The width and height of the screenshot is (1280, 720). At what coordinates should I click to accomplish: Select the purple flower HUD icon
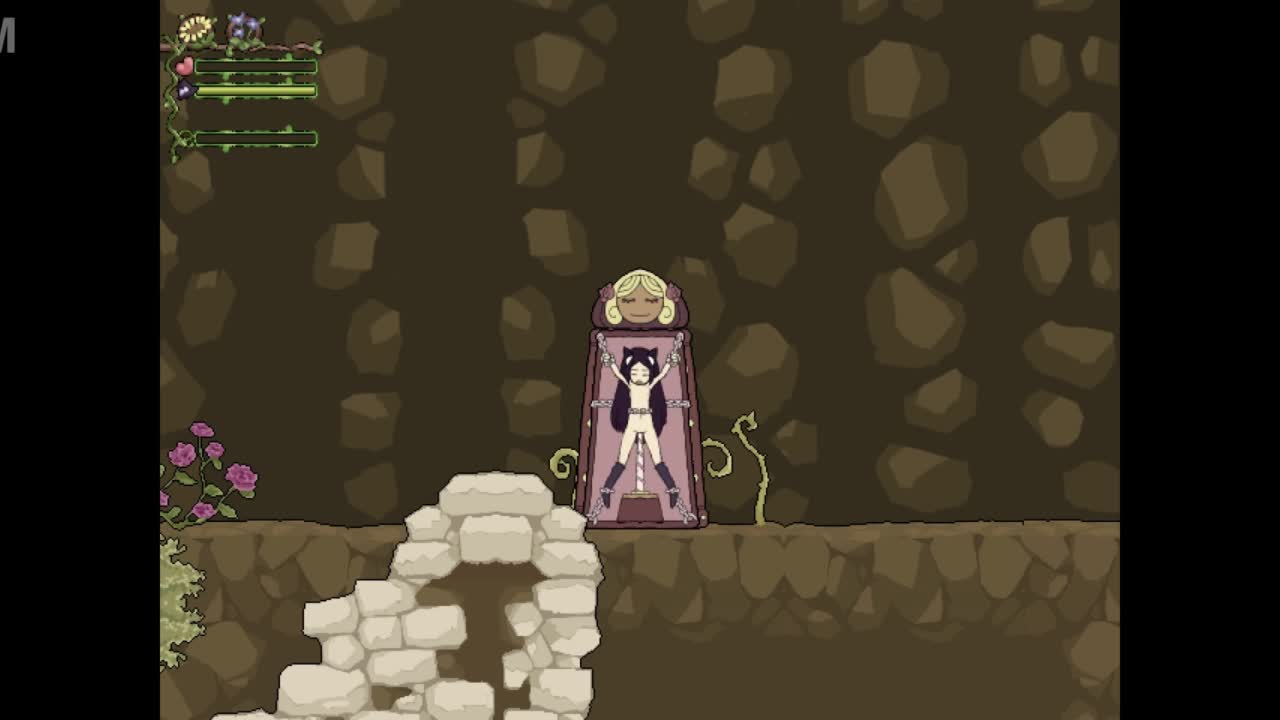click(x=242, y=27)
